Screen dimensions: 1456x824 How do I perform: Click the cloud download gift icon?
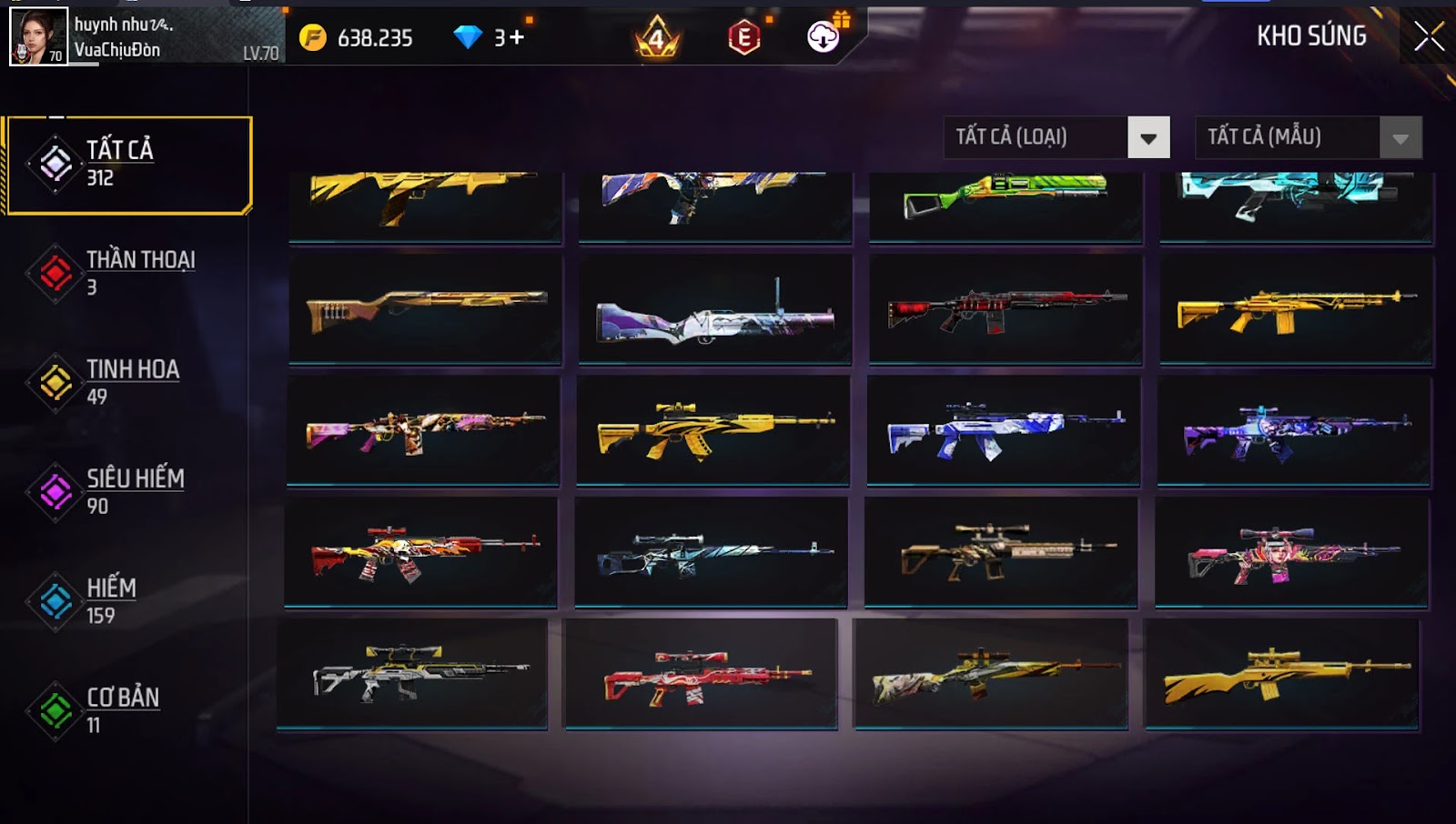[824, 36]
